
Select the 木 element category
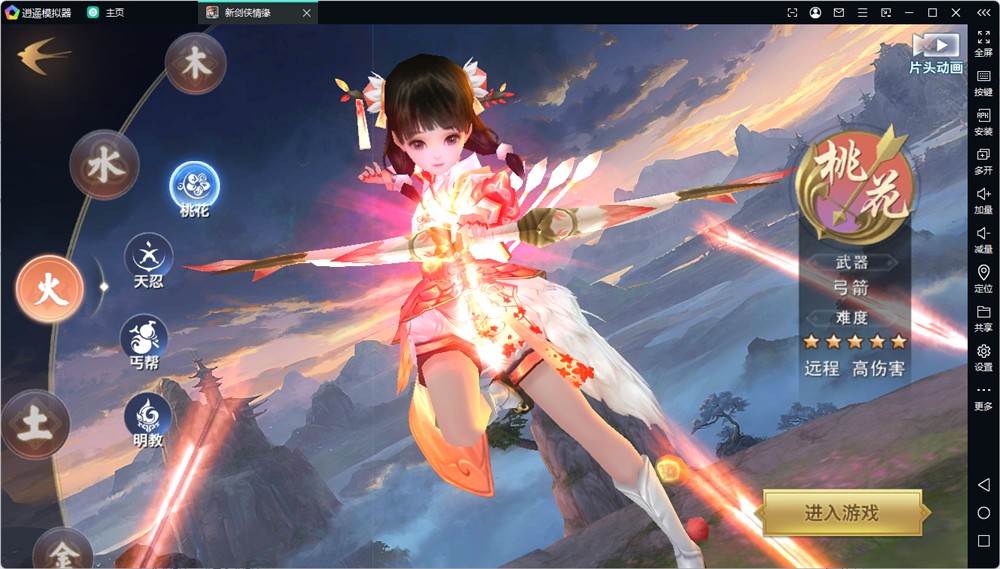pos(195,63)
